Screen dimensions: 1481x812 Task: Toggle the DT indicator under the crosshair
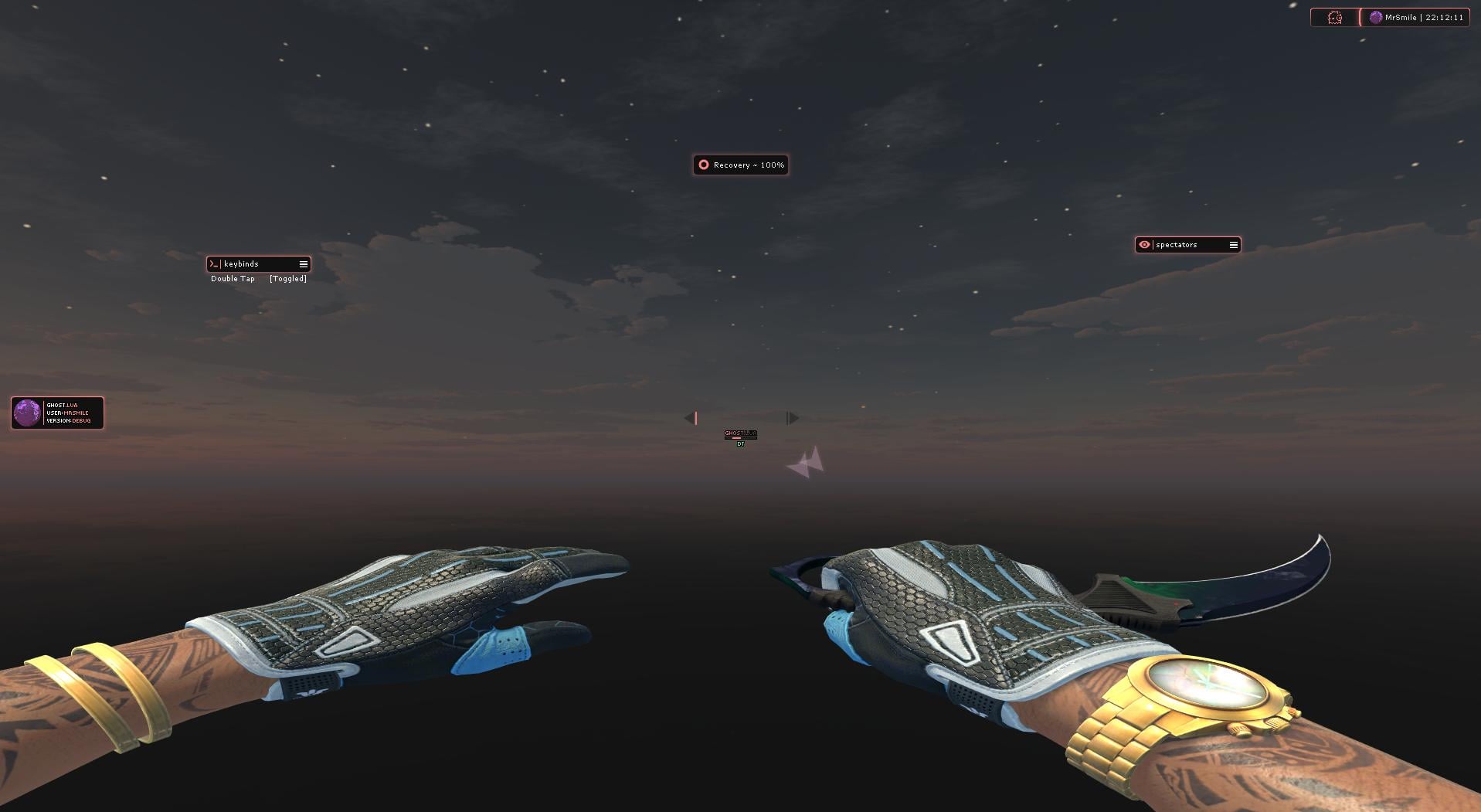click(740, 445)
